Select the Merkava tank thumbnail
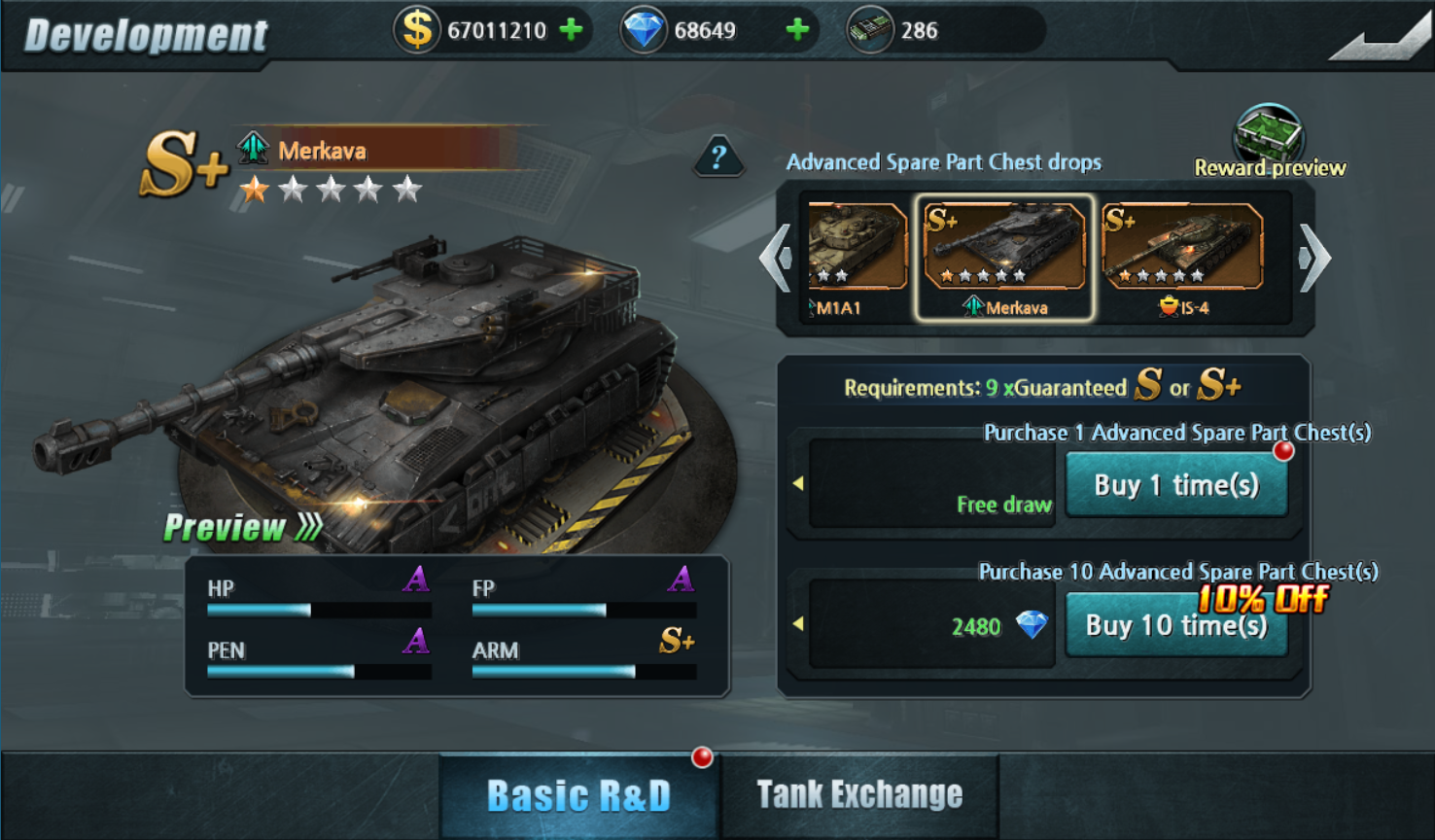 click(1003, 257)
